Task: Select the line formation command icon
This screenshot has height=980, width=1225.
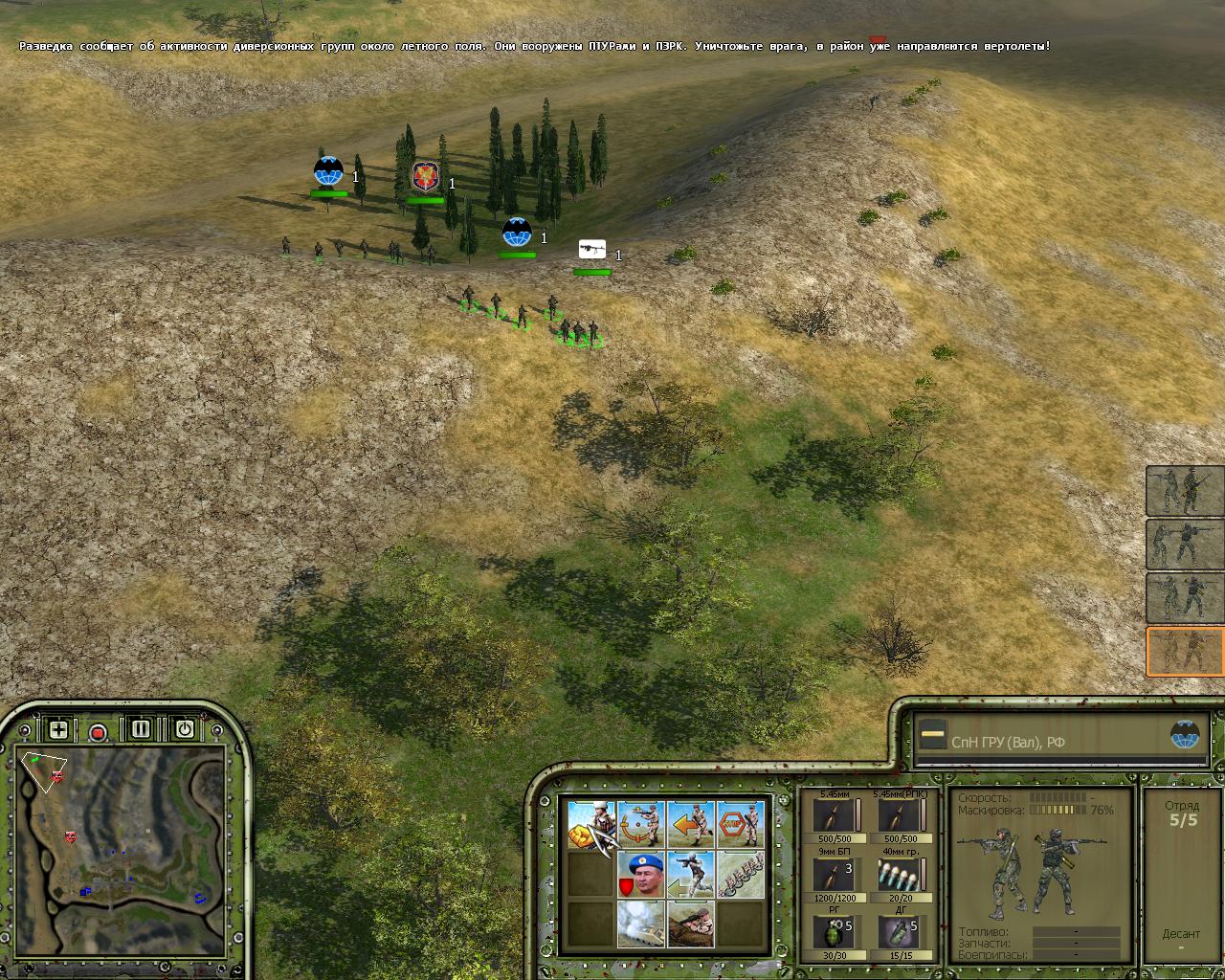Action: point(741,874)
